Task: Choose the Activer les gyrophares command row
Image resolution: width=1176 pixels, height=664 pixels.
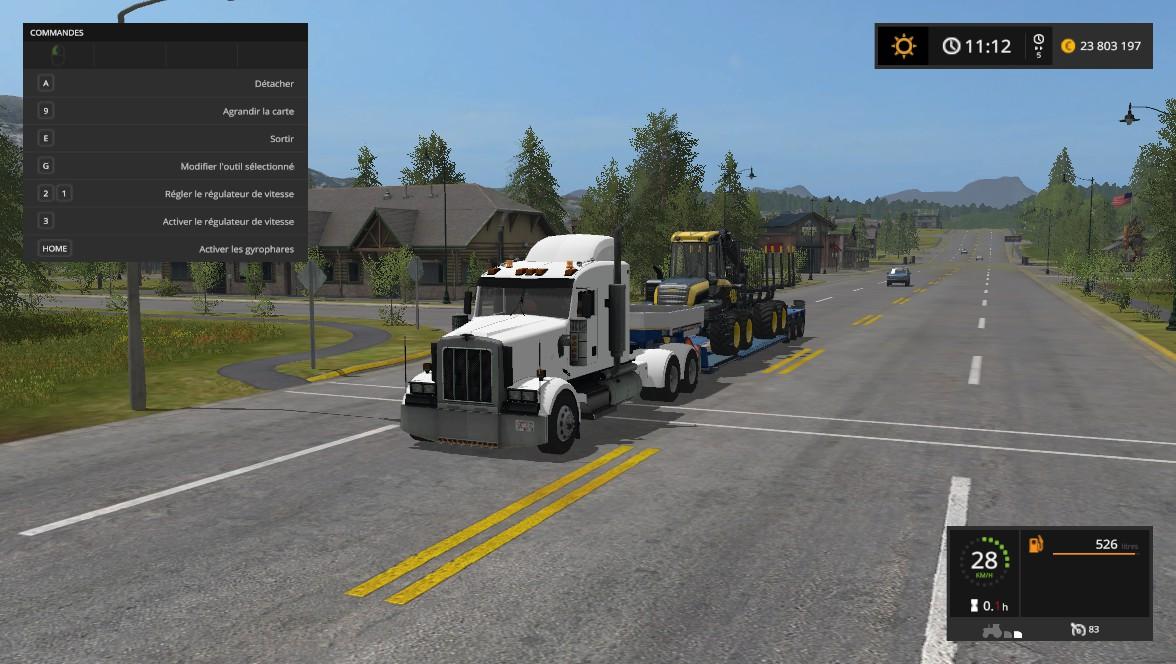Action: (165, 249)
